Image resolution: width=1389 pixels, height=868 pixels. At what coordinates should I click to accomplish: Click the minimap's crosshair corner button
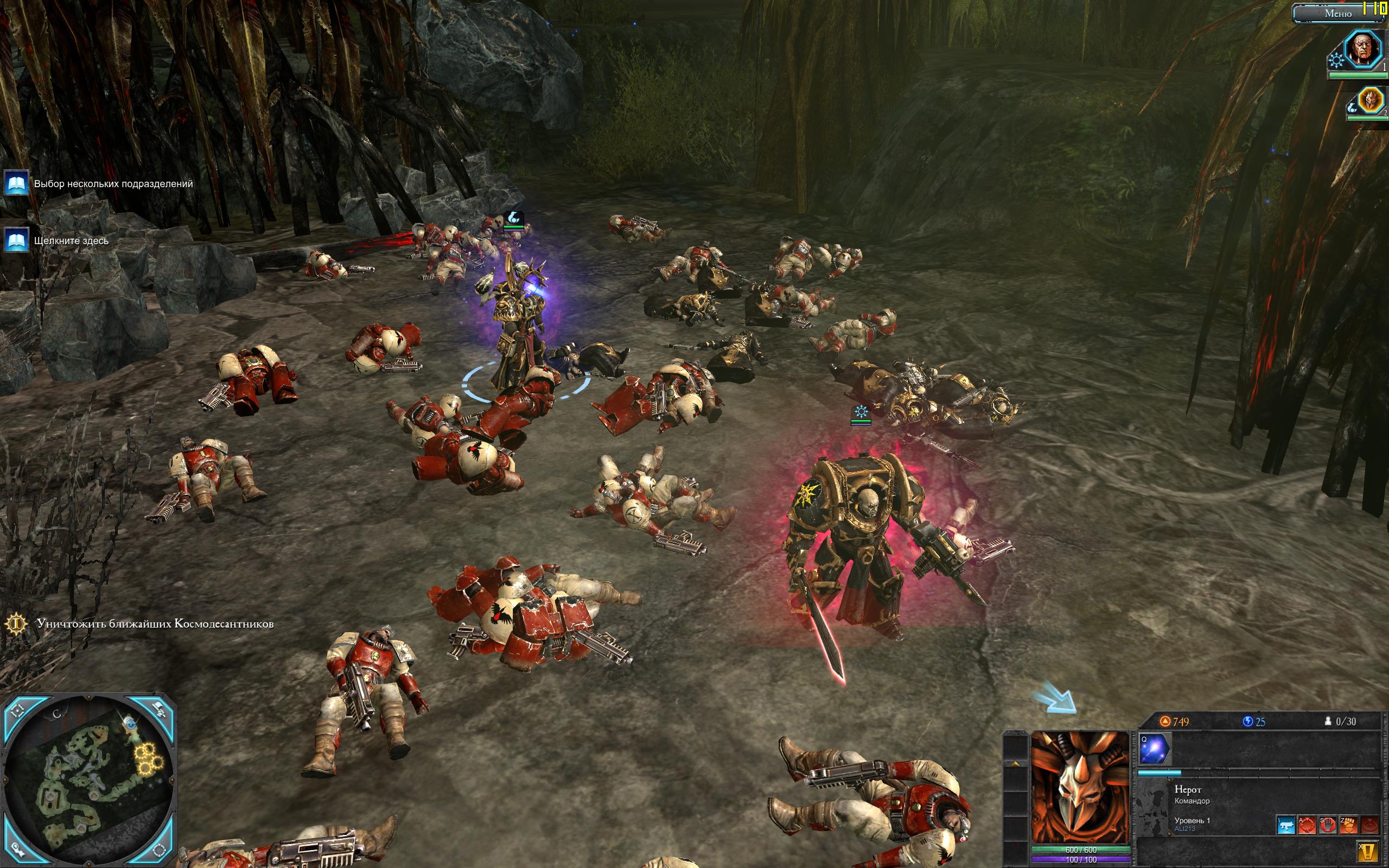tap(17, 711)
